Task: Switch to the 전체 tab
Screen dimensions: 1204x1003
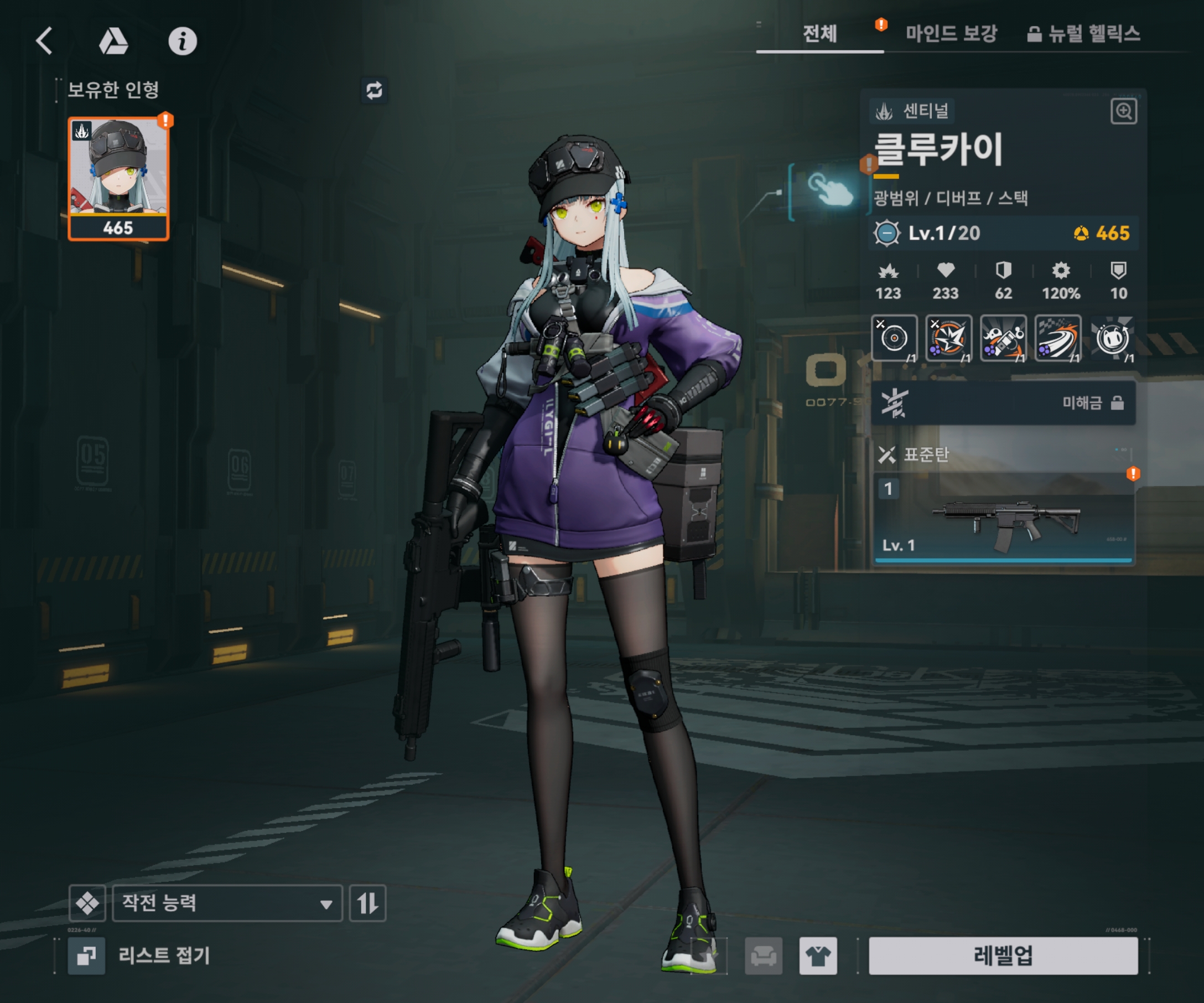Action: tap(819, 34)
